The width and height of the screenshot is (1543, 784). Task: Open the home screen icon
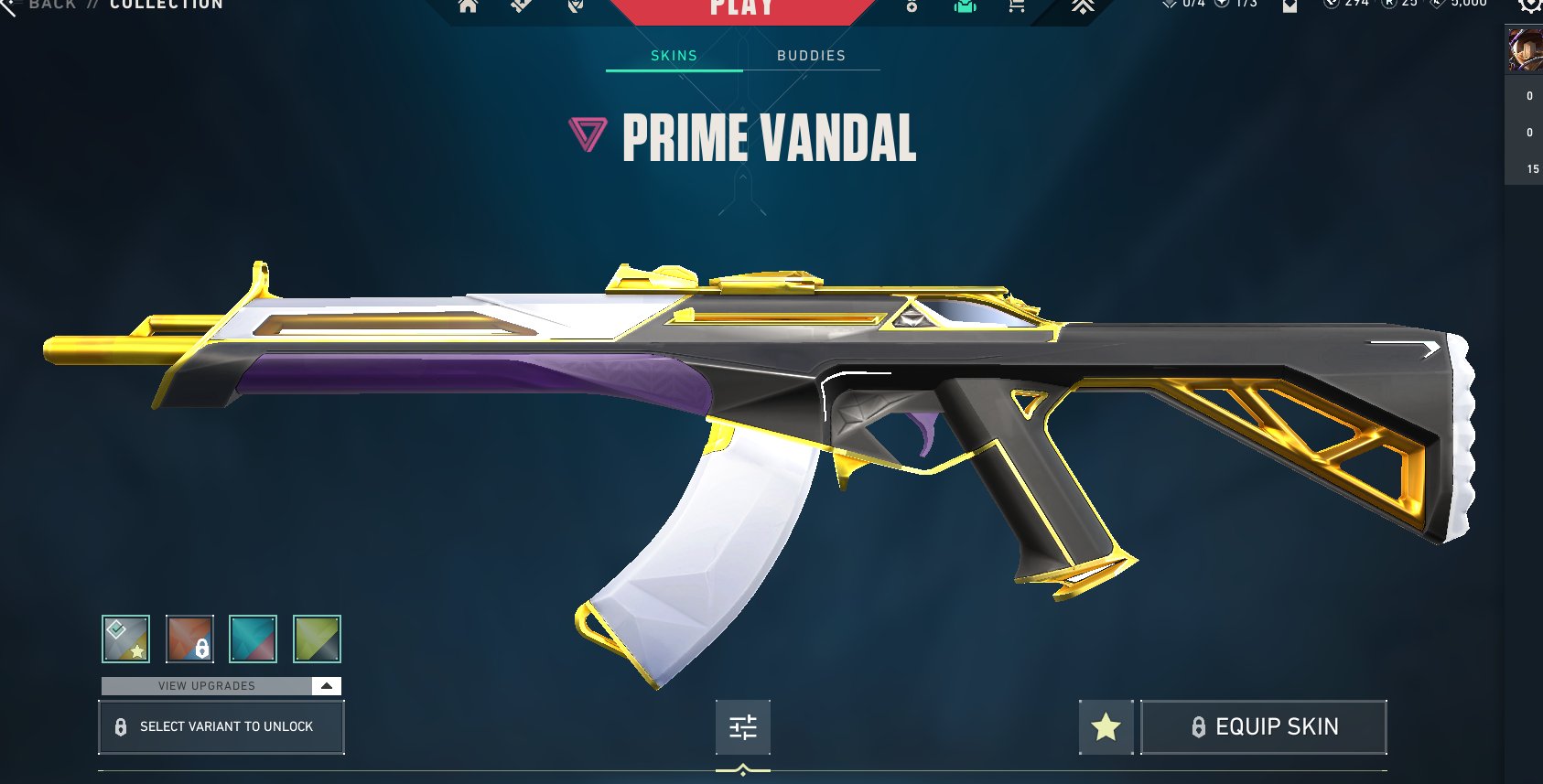tap(469, 6)
